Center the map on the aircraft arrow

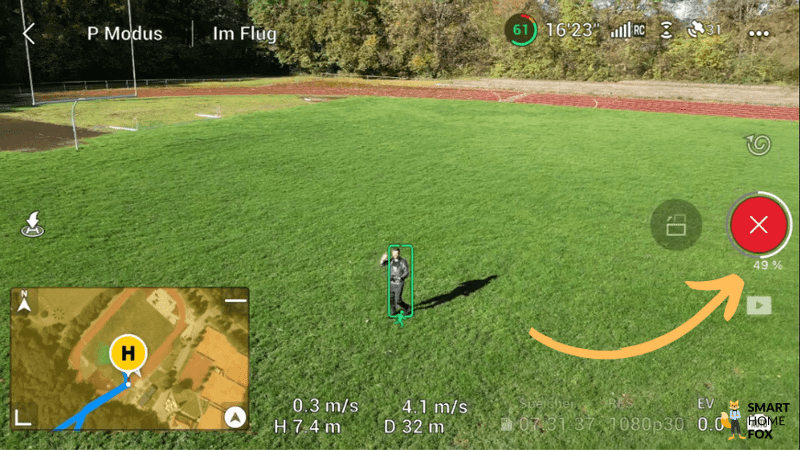(235, 417)
